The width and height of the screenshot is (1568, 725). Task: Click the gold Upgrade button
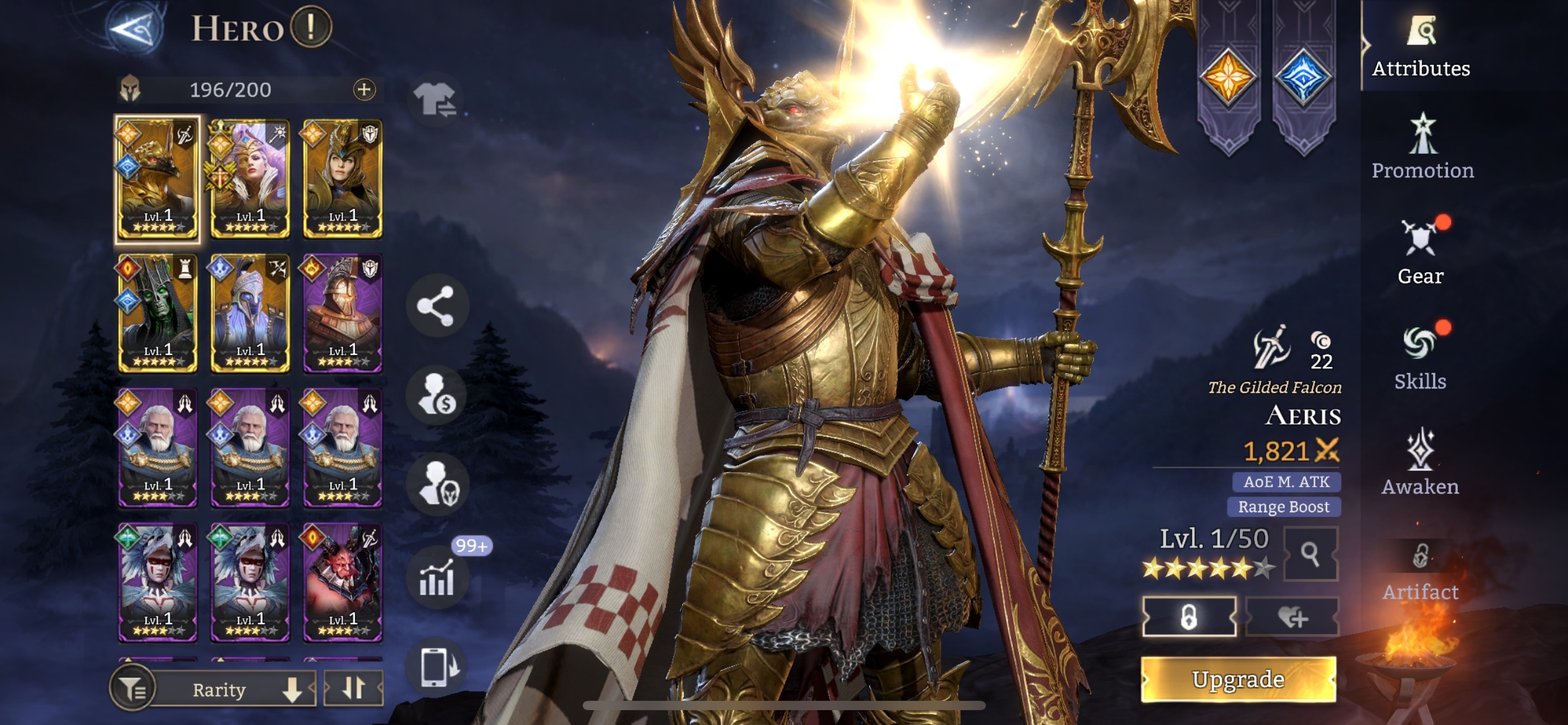pos(1238,680)
